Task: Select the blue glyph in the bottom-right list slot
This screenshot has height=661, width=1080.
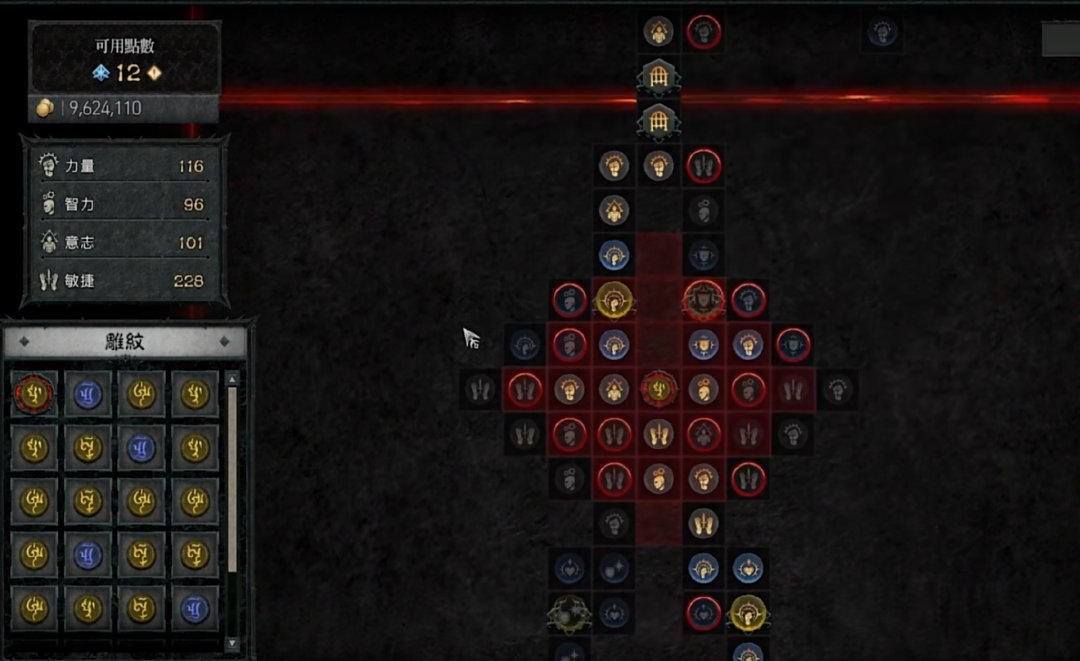Action: pos(195,608)
